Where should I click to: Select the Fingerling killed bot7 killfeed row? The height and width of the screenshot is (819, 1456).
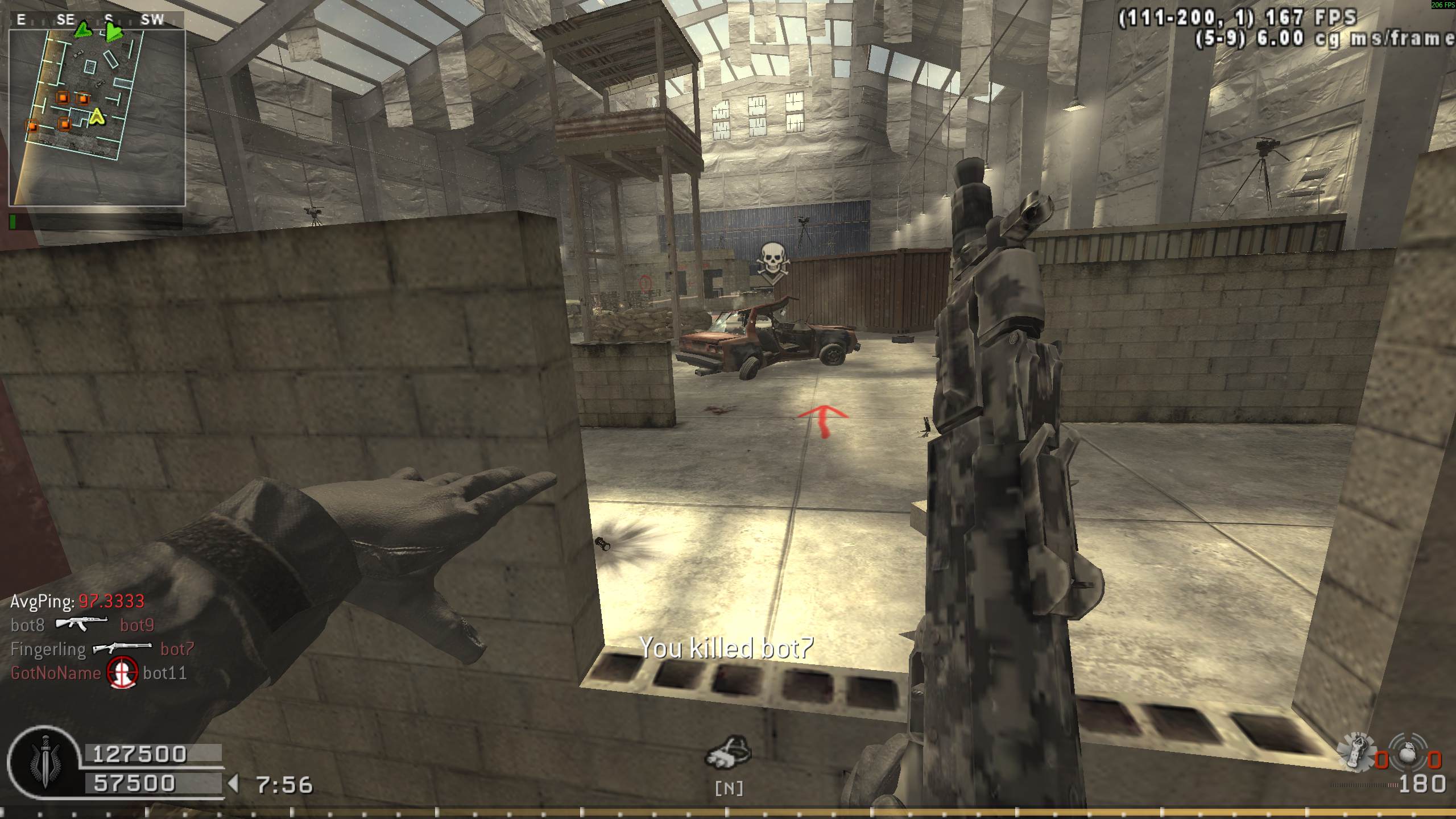click(x=103, y=649)
